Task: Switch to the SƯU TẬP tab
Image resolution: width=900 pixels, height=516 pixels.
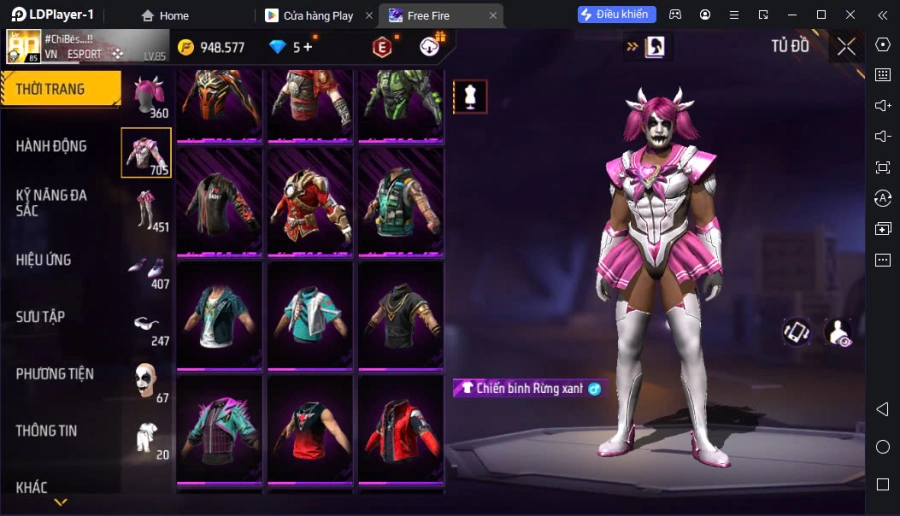Action: (x=41, y=317)
